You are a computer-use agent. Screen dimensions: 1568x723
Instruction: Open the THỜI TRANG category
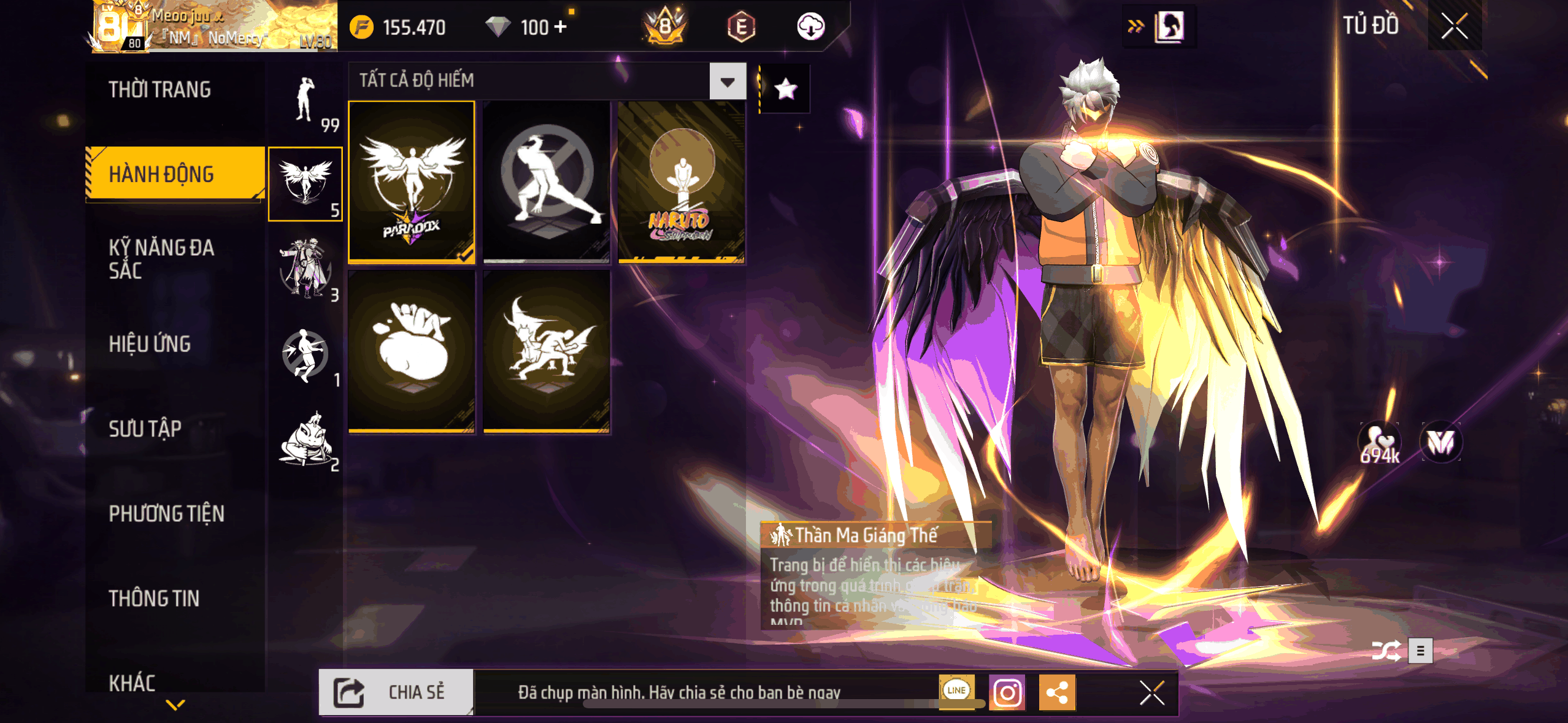click(159, 90)
